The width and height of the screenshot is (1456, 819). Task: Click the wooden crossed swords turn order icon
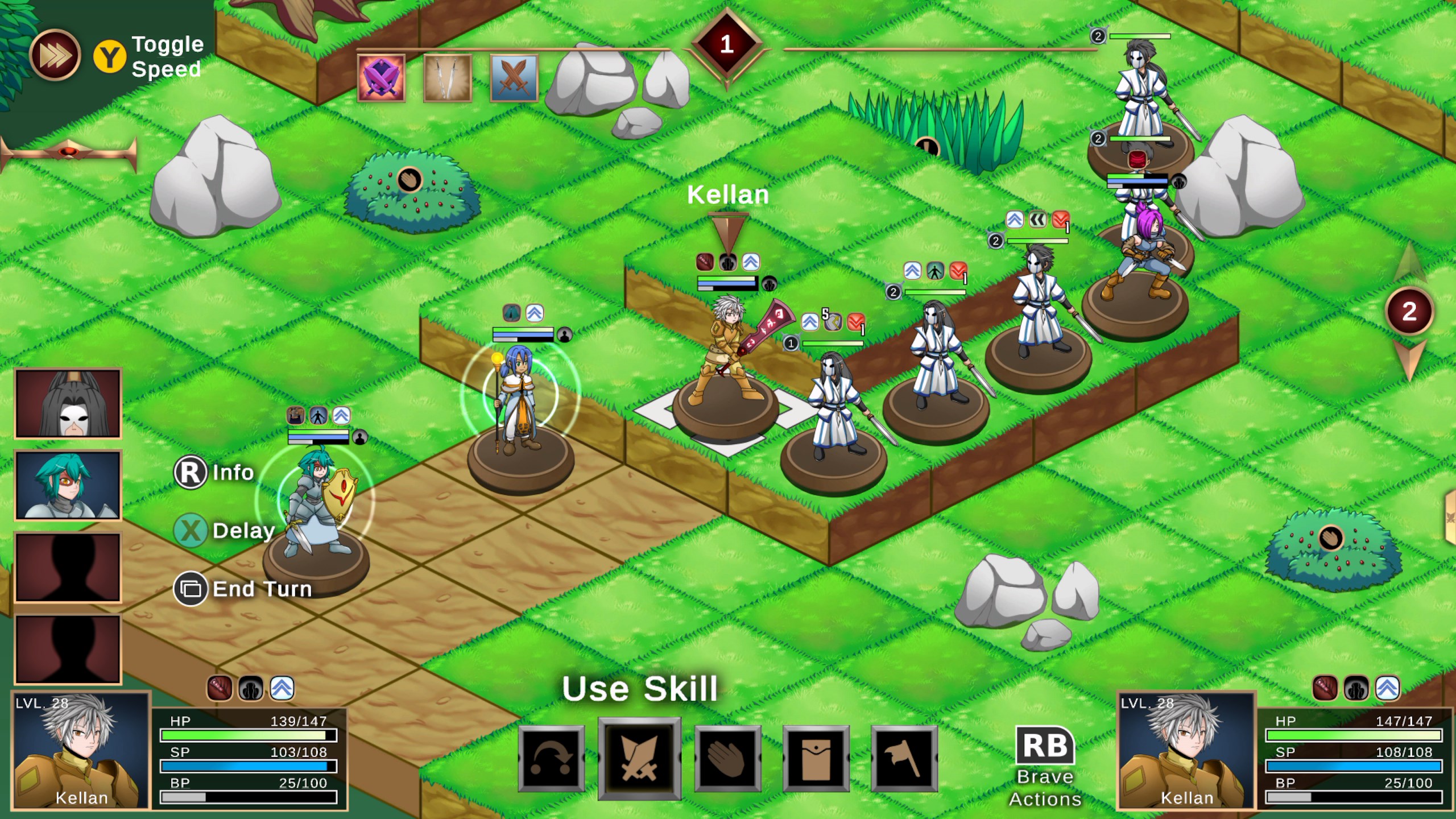(514, 78)
